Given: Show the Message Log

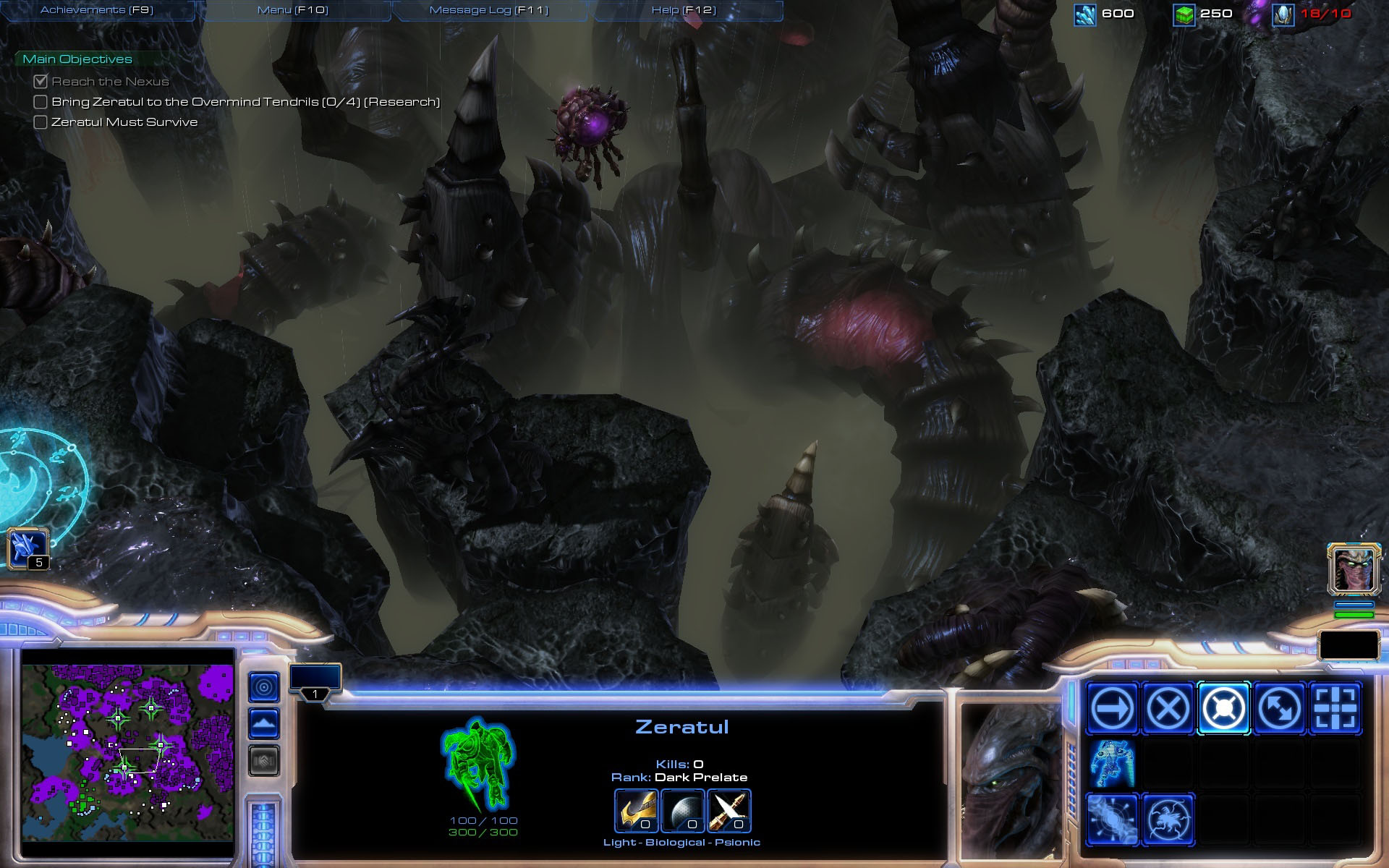Looking at the screenshot, I should tap(489, 10).
